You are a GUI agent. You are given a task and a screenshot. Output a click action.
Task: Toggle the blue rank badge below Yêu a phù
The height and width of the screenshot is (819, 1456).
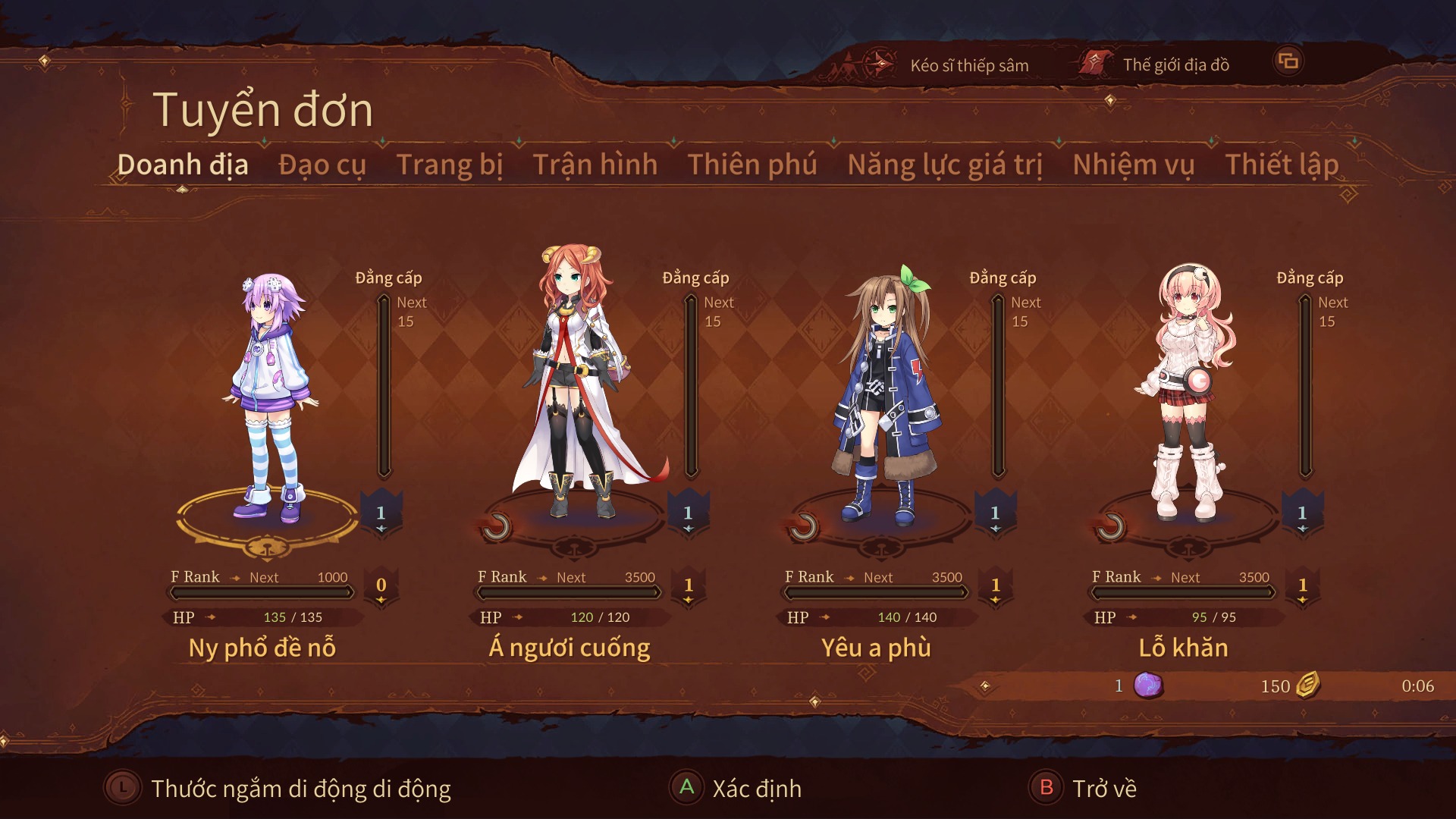coord(994,511)
